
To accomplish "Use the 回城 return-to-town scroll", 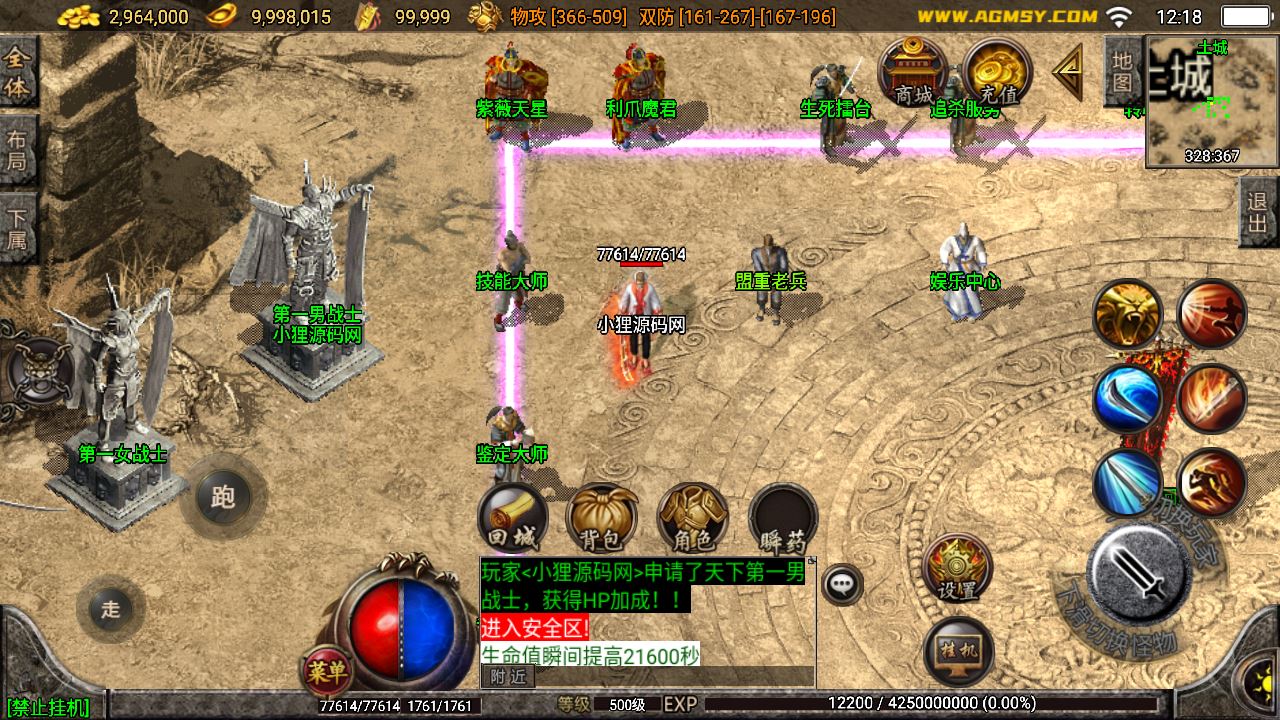I will 512,518.
